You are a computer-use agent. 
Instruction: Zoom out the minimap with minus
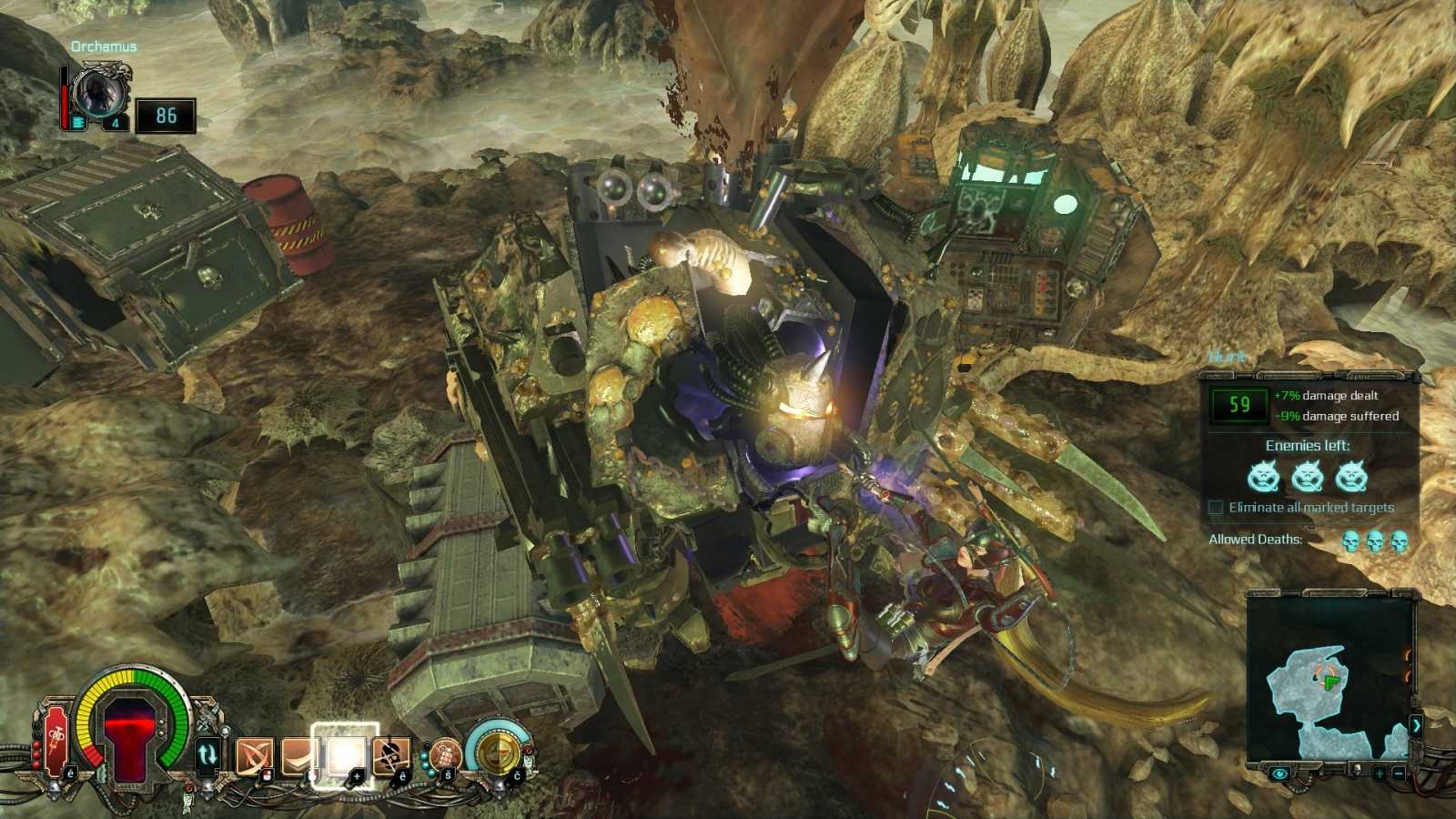click(1400, 773)
